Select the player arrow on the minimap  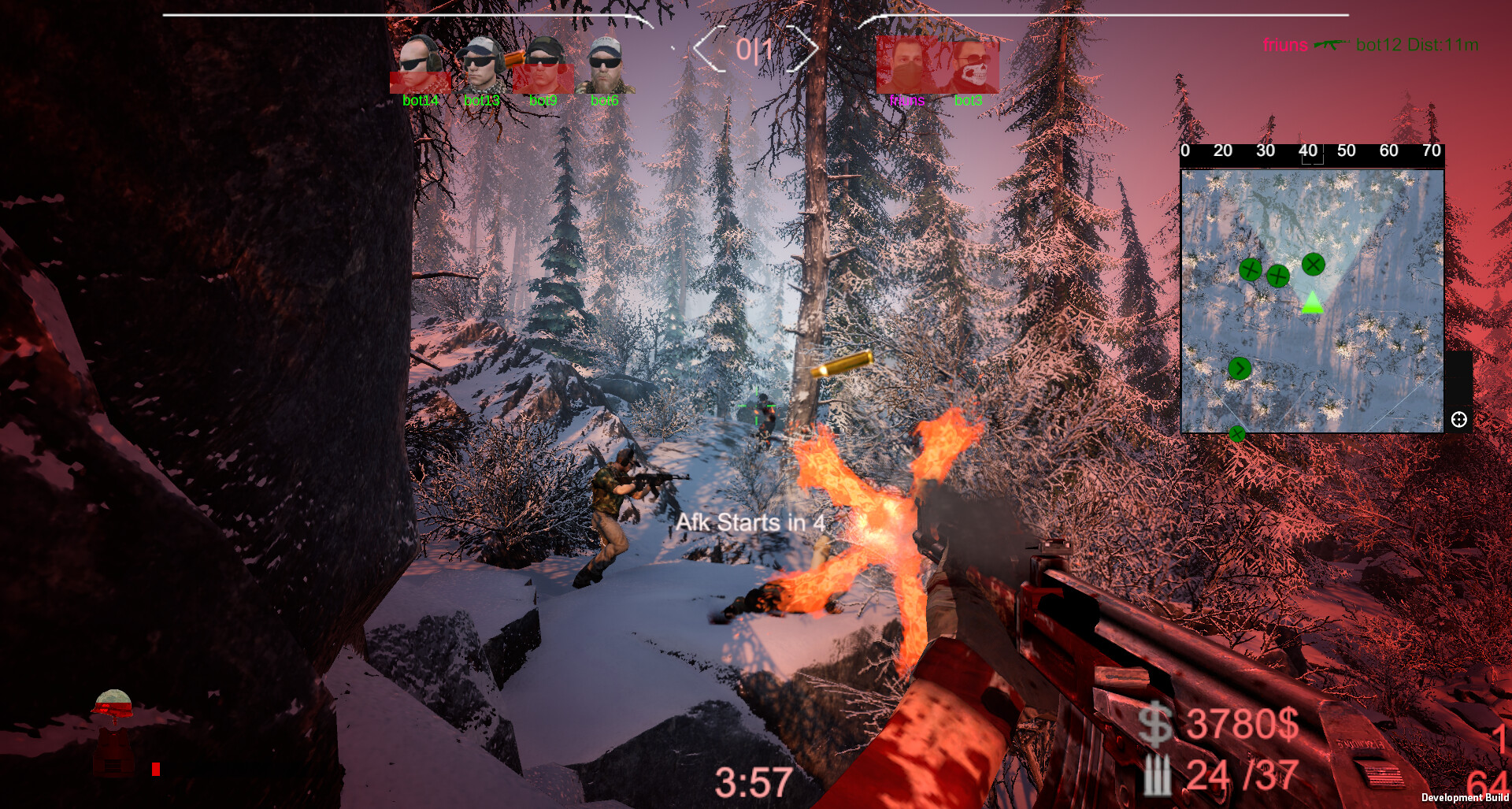coord(1311,303)
